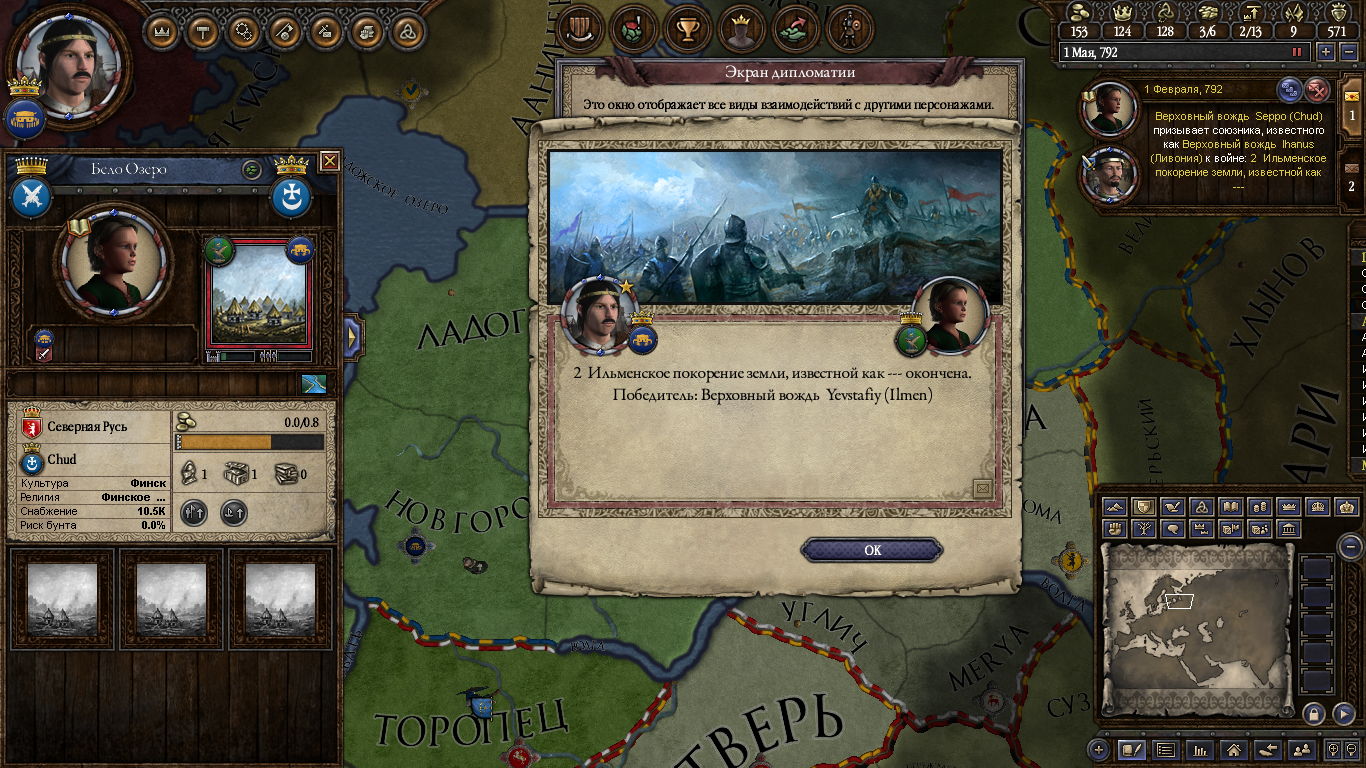Zoom out on the map
1366x768 pixels.
[x=1350, y=546]
